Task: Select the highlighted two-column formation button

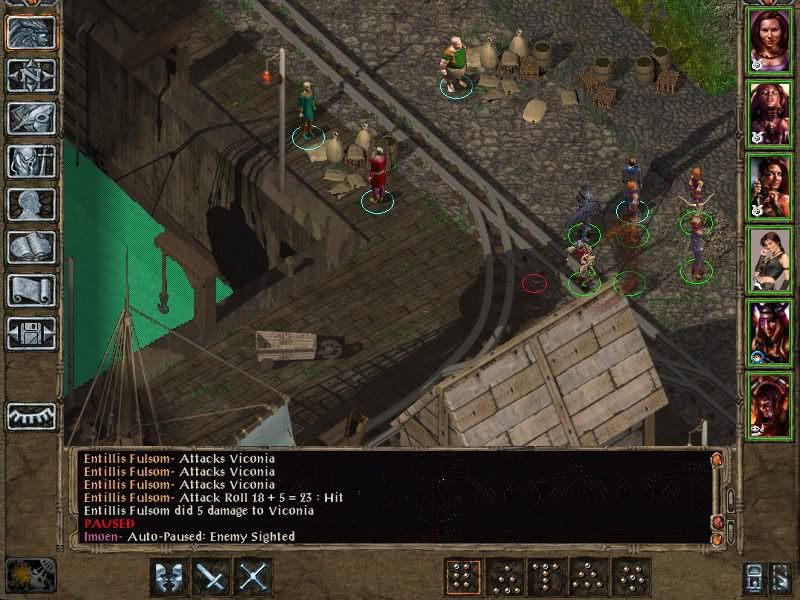Action: click(463, 577)
